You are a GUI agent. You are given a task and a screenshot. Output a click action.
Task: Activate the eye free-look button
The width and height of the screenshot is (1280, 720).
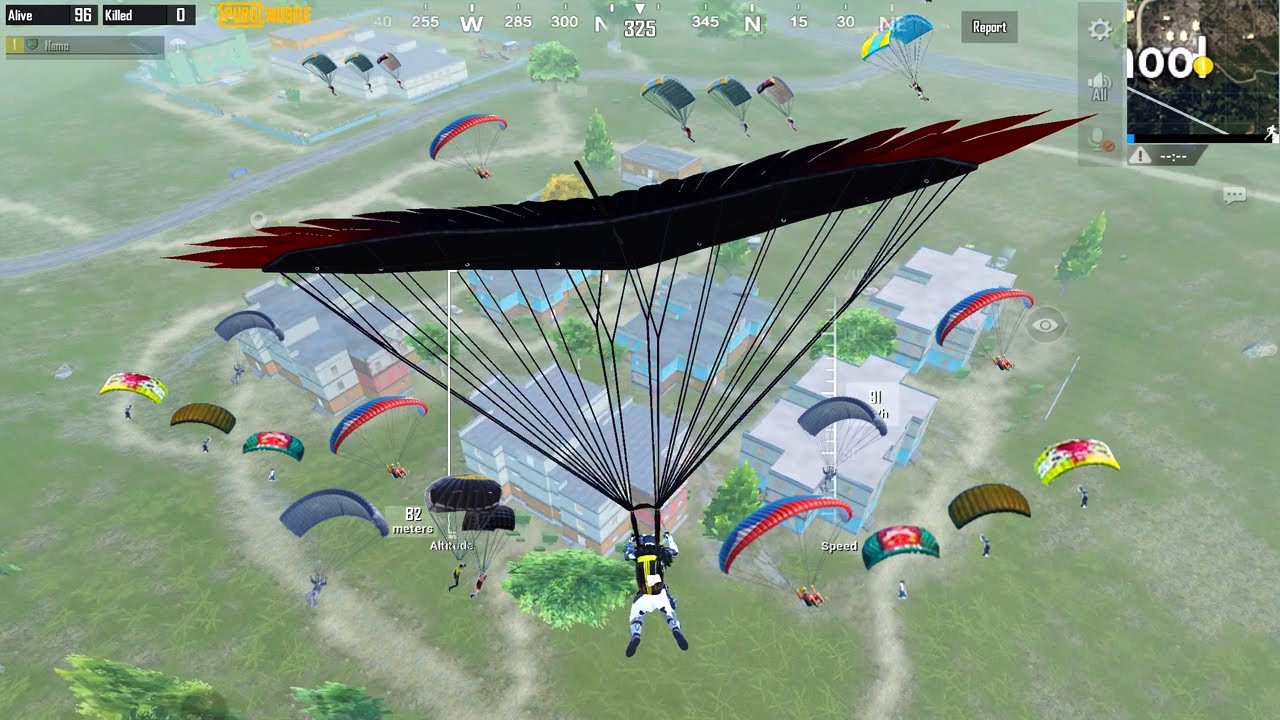point(1045,325)
